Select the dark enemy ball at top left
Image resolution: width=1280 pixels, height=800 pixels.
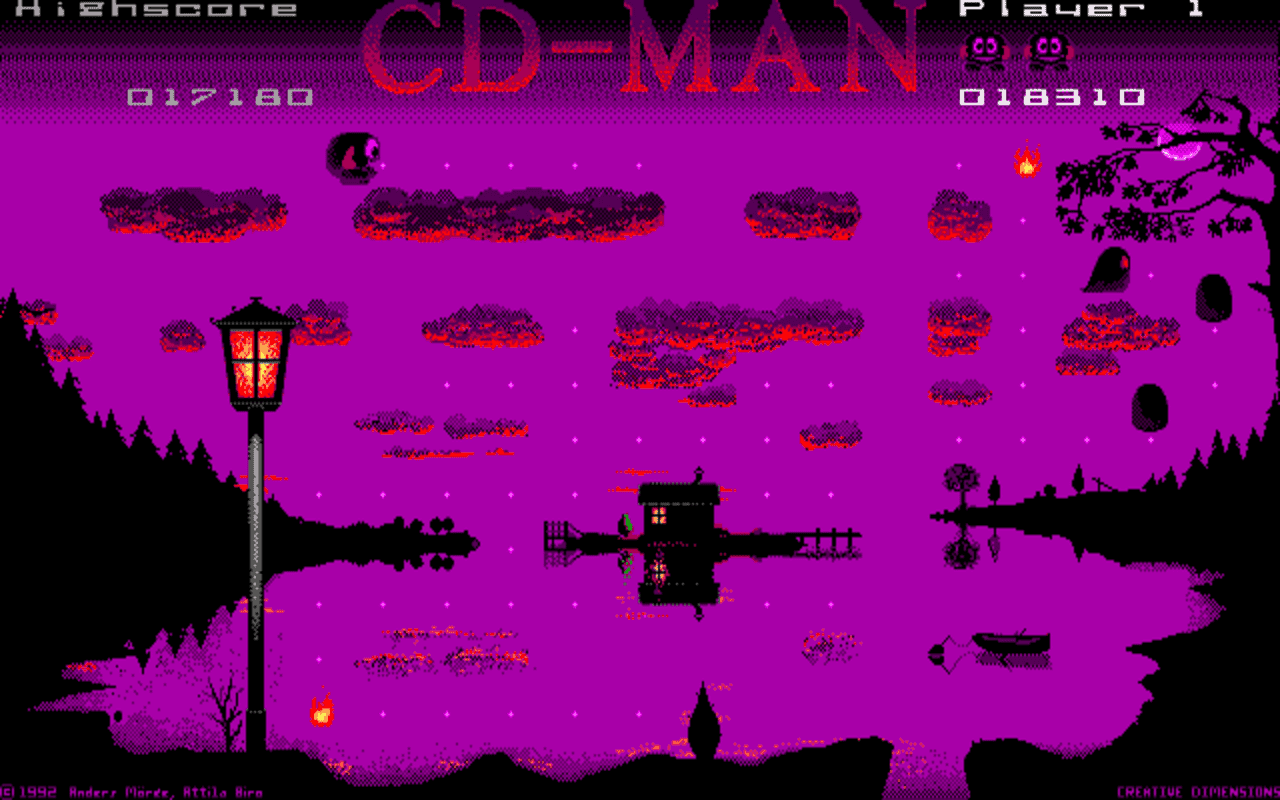point(352,155)
